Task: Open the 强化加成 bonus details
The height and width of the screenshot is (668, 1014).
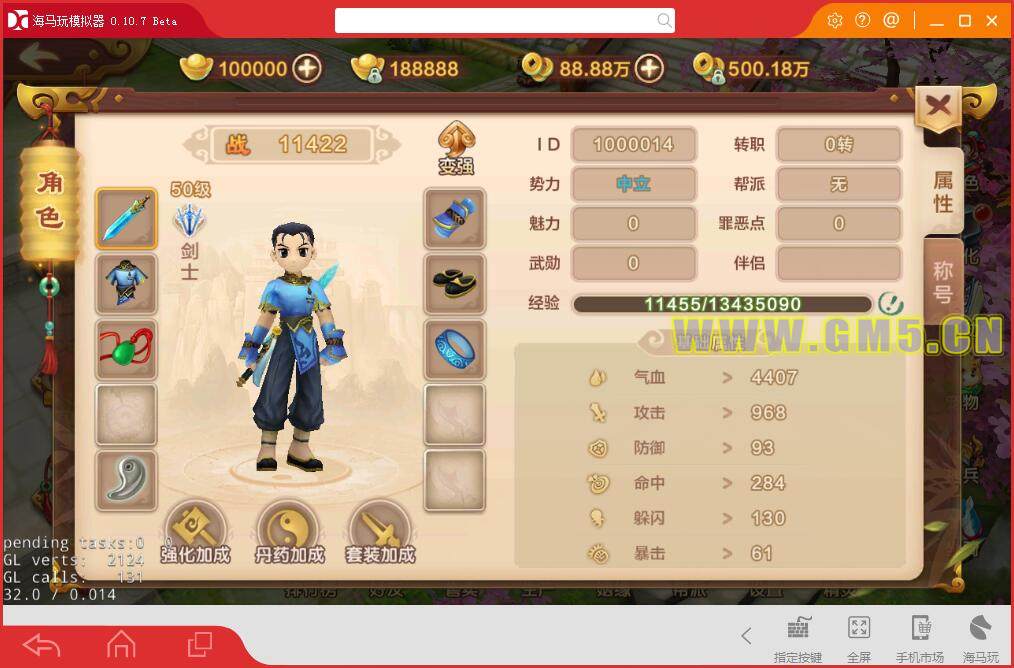Action: coord(195,532)
